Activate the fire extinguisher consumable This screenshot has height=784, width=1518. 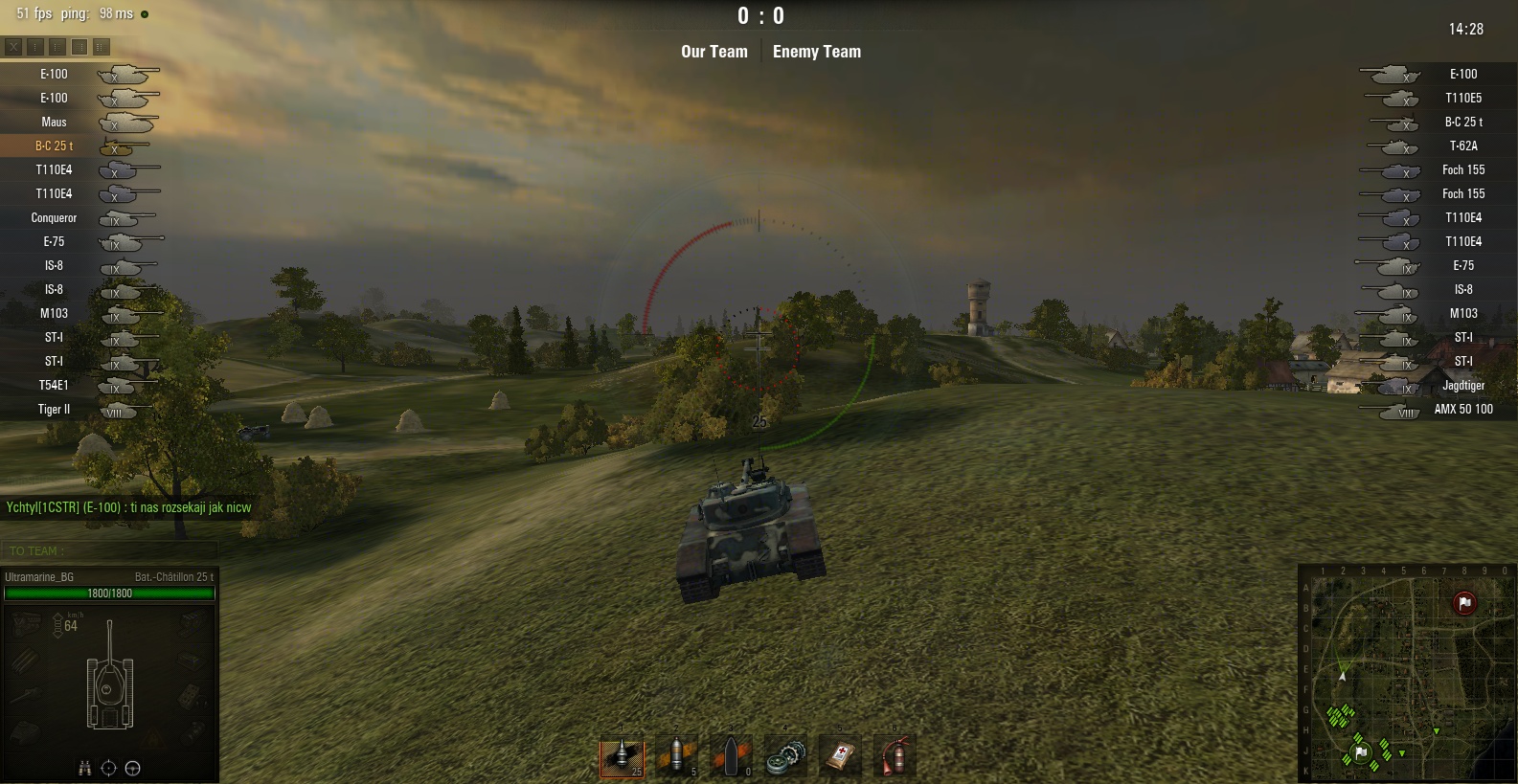pyautogui.click(x=895, y=756)
